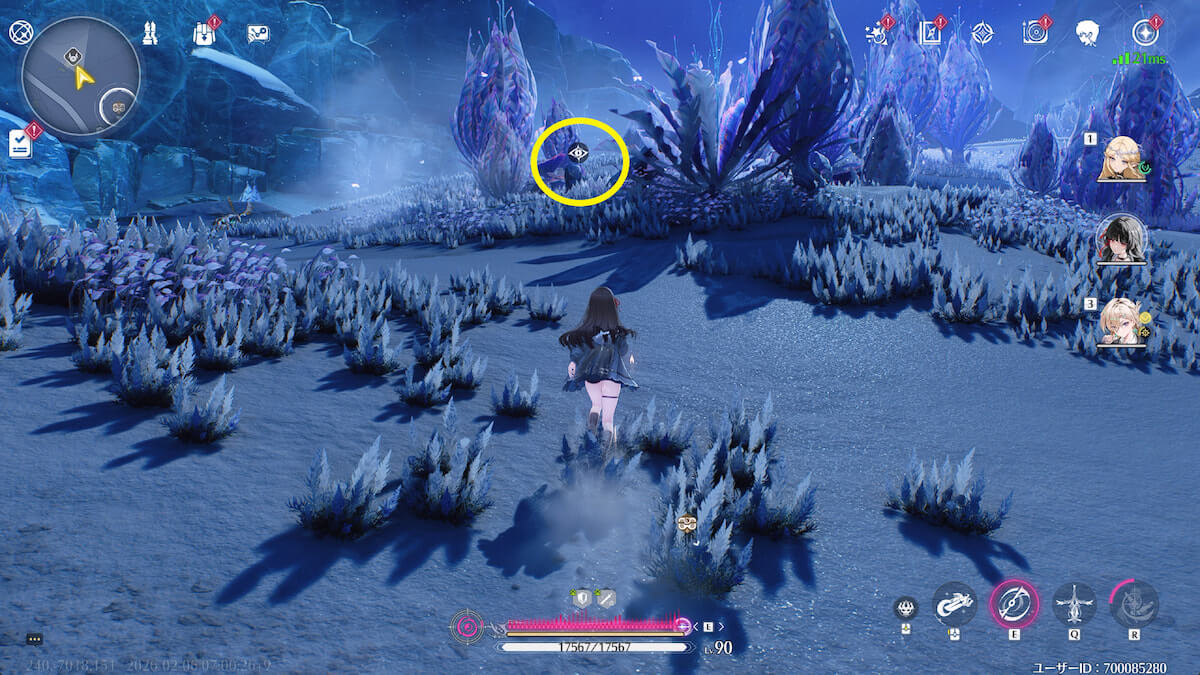This screenshot has height=675, width=1200.
Task: Switch to the character in slot 3
Action: click(1121, 323)
